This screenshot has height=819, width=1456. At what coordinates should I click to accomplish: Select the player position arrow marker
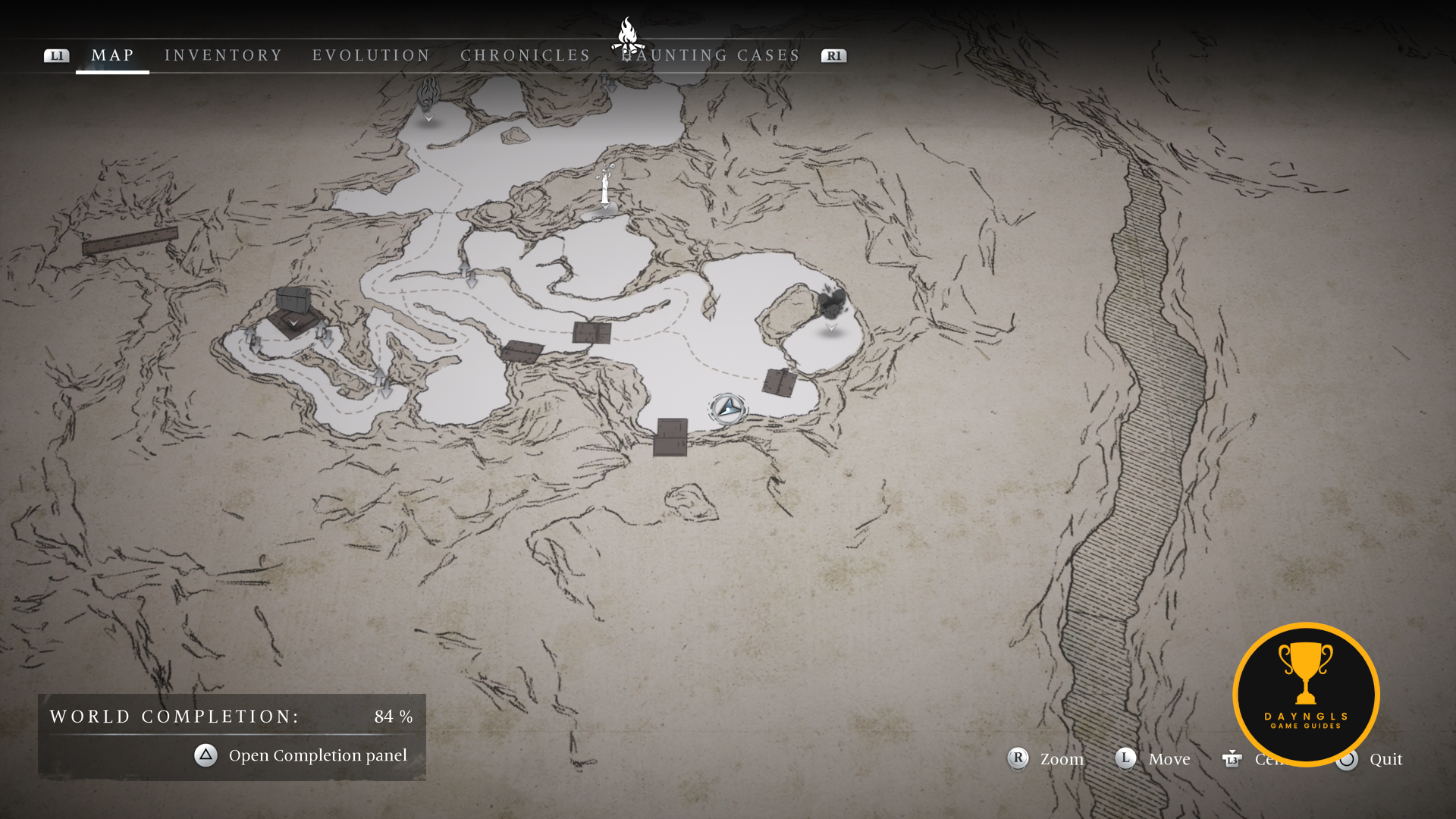point(728,409)
